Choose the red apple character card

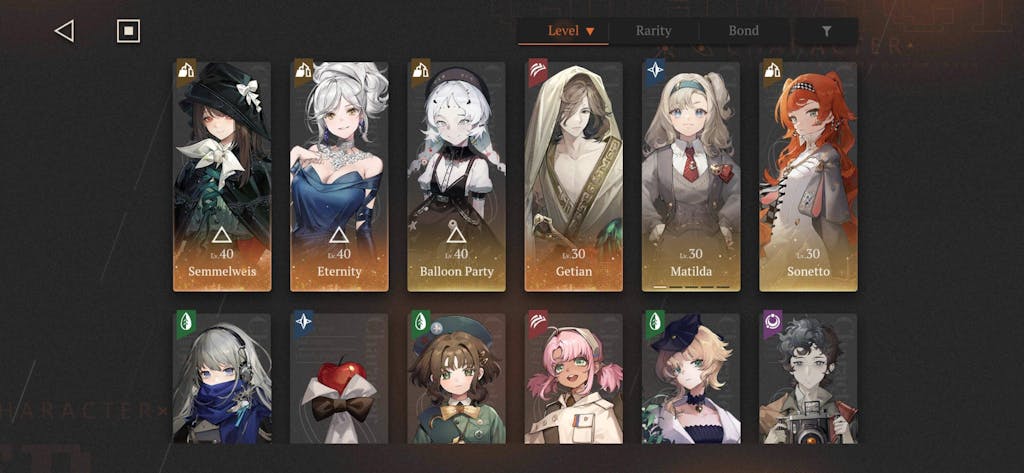tap(339, 378)
